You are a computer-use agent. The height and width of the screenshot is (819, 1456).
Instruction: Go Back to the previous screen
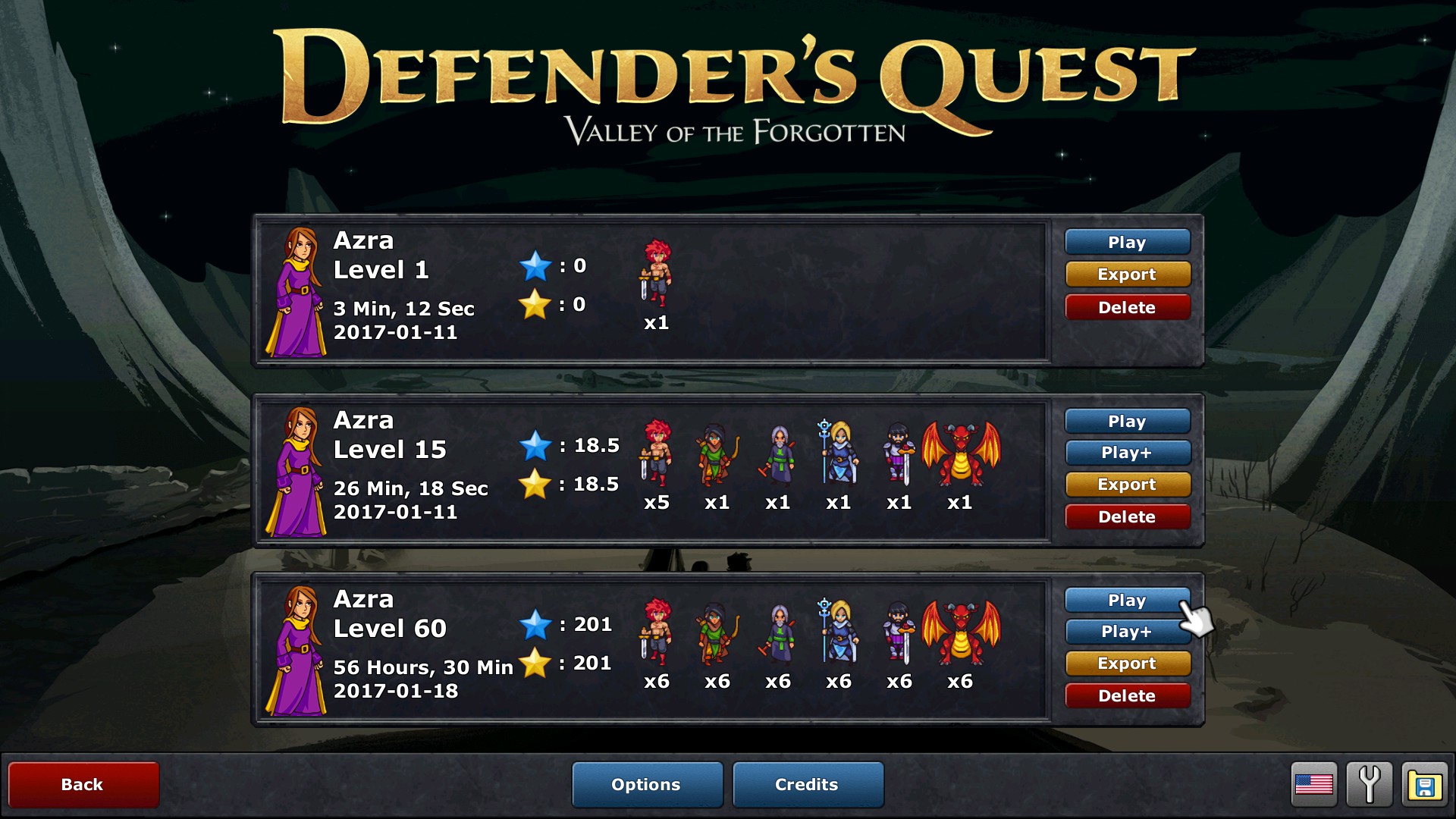[83, 784]
